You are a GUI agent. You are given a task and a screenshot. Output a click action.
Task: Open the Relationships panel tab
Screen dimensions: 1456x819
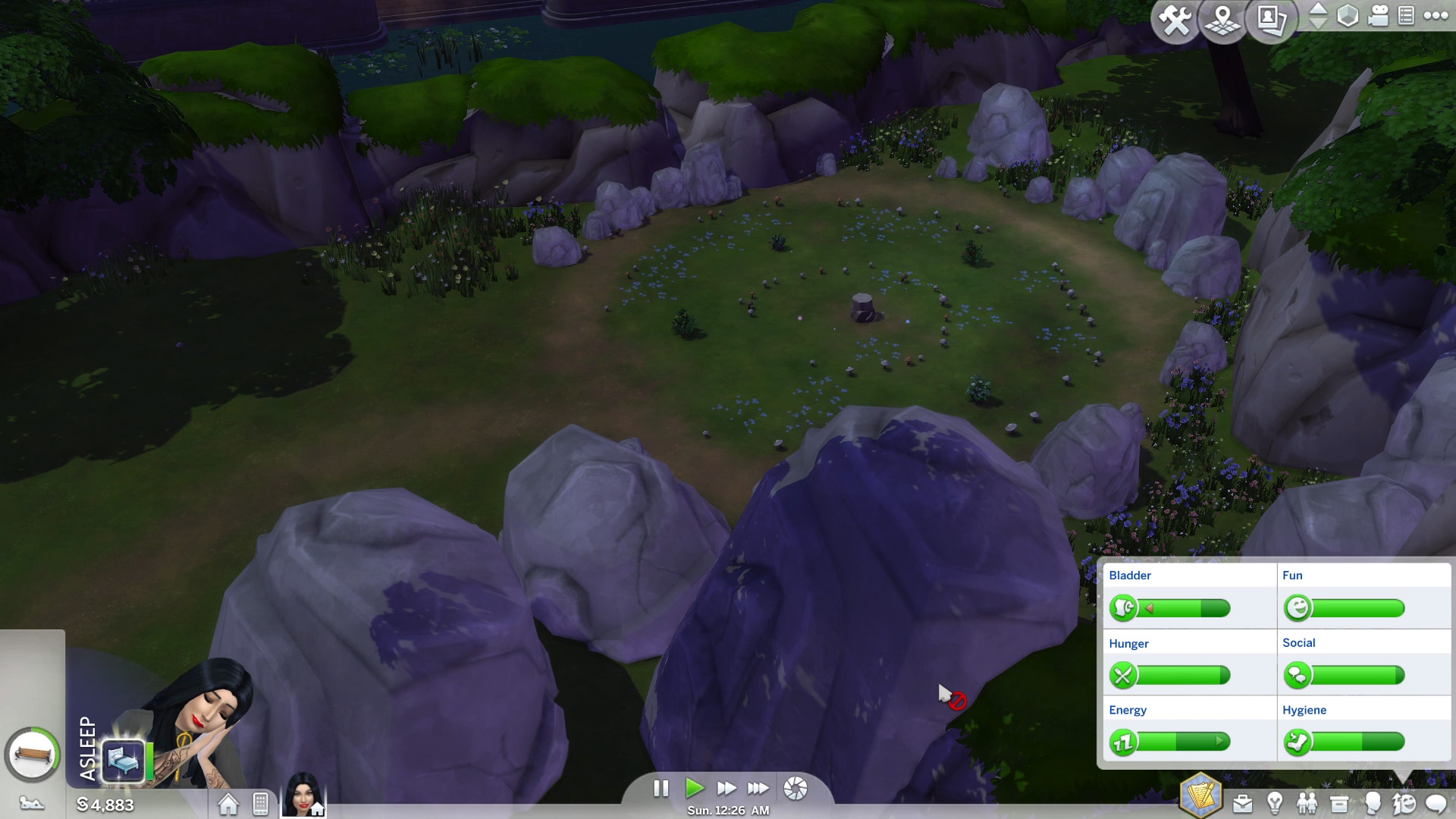click(1307, 803)
